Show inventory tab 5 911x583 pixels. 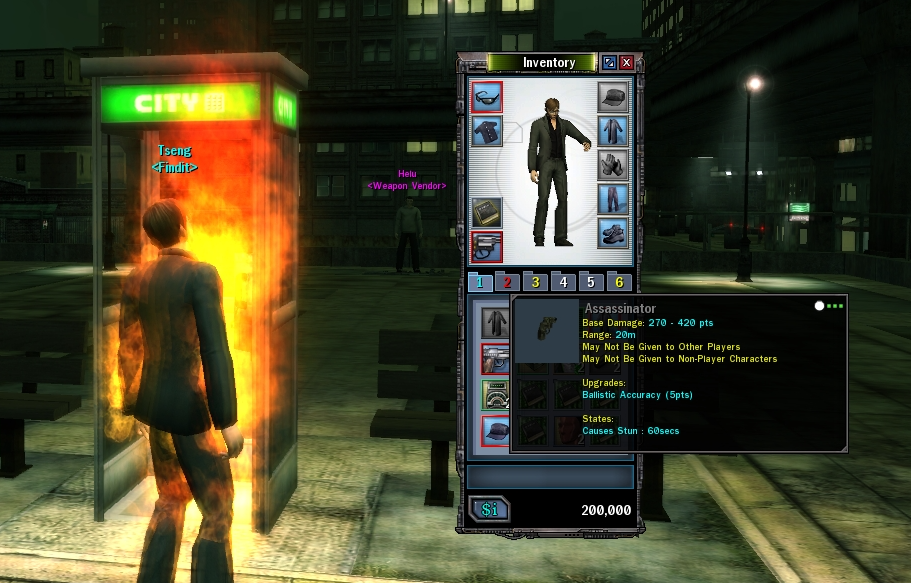591,283
